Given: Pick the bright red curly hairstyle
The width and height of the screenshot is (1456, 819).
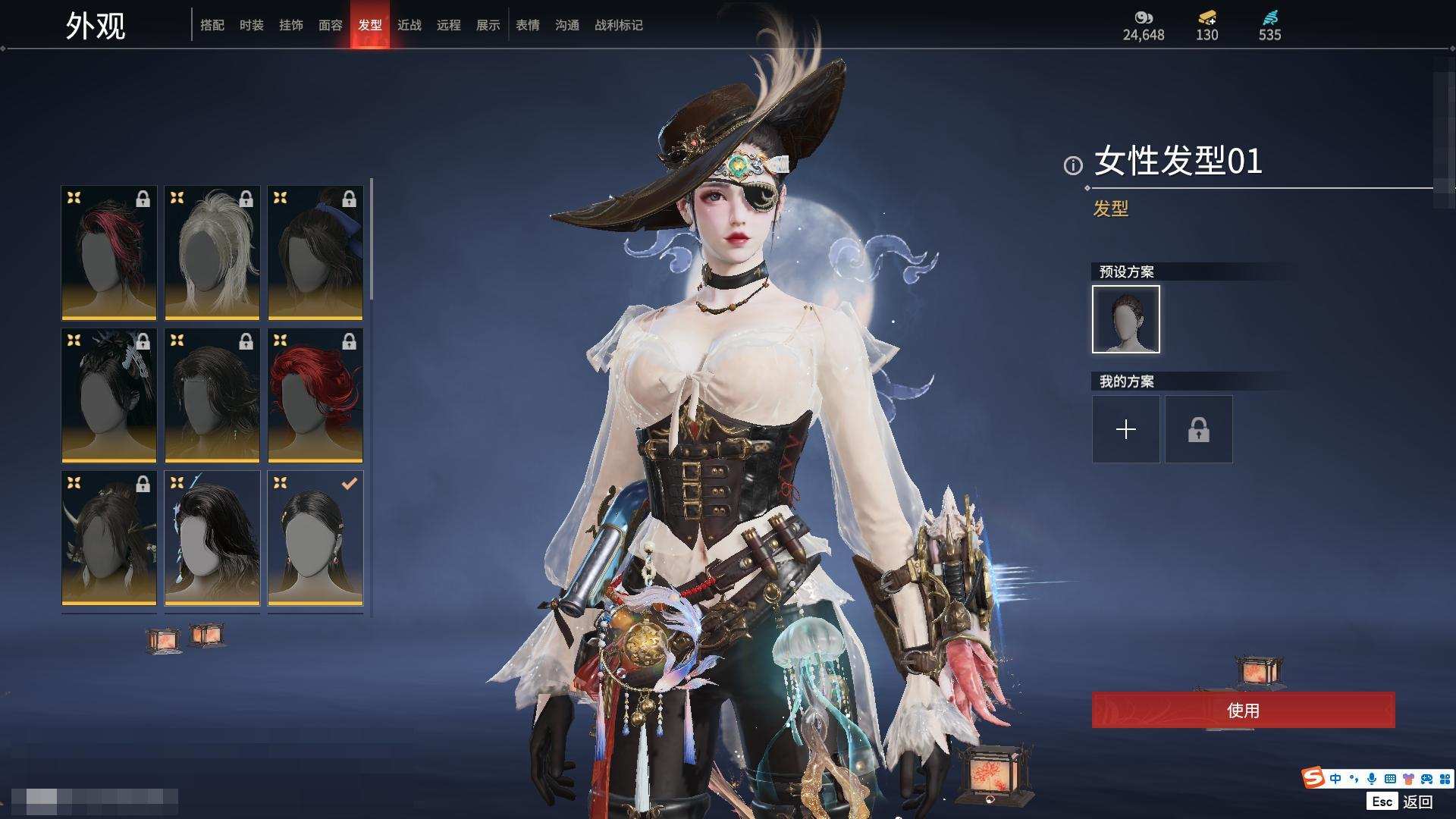Looking at the screenshot, I should pos(315,395).
